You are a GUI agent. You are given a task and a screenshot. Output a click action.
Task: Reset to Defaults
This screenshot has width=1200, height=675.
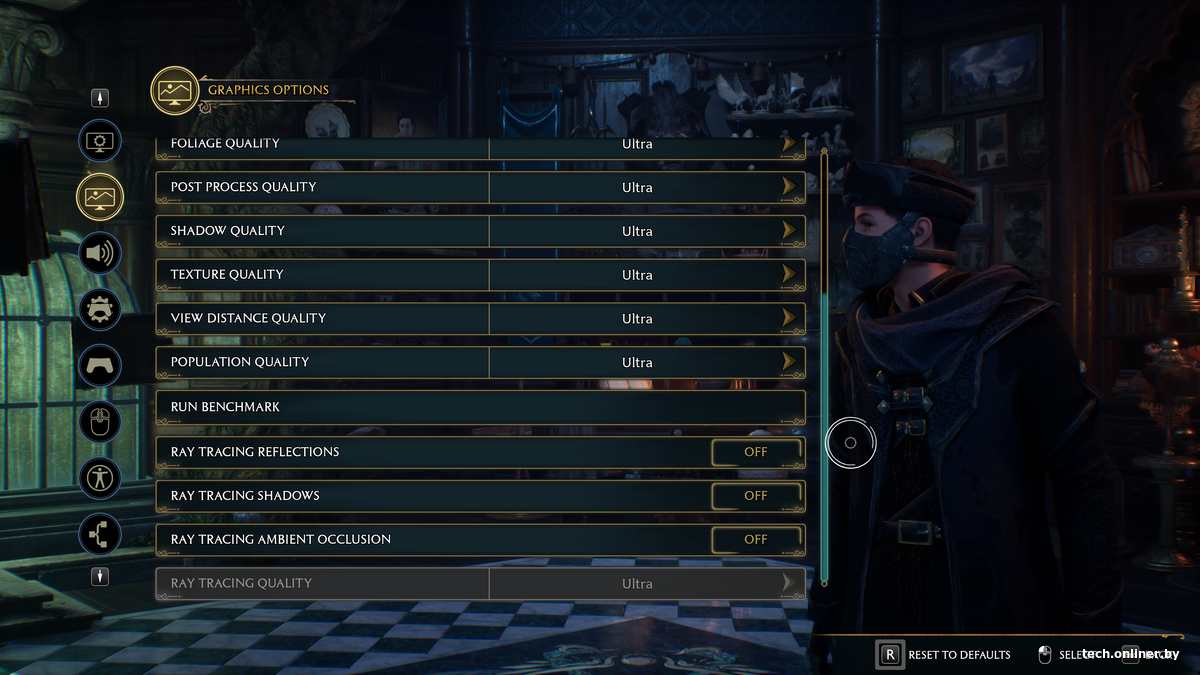pyautogui.click(x=945, y=655)
